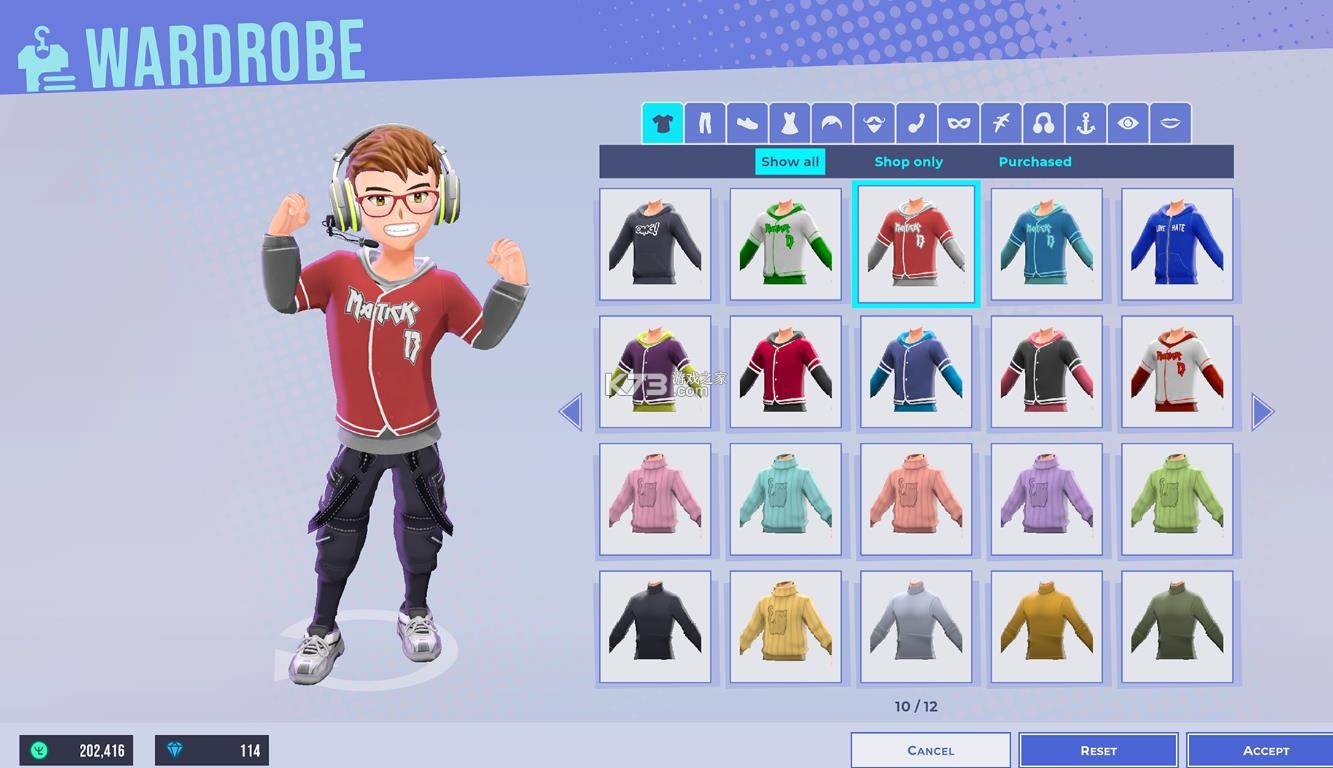Choose the lime green knitted sweater

[x=1177, y=500]
